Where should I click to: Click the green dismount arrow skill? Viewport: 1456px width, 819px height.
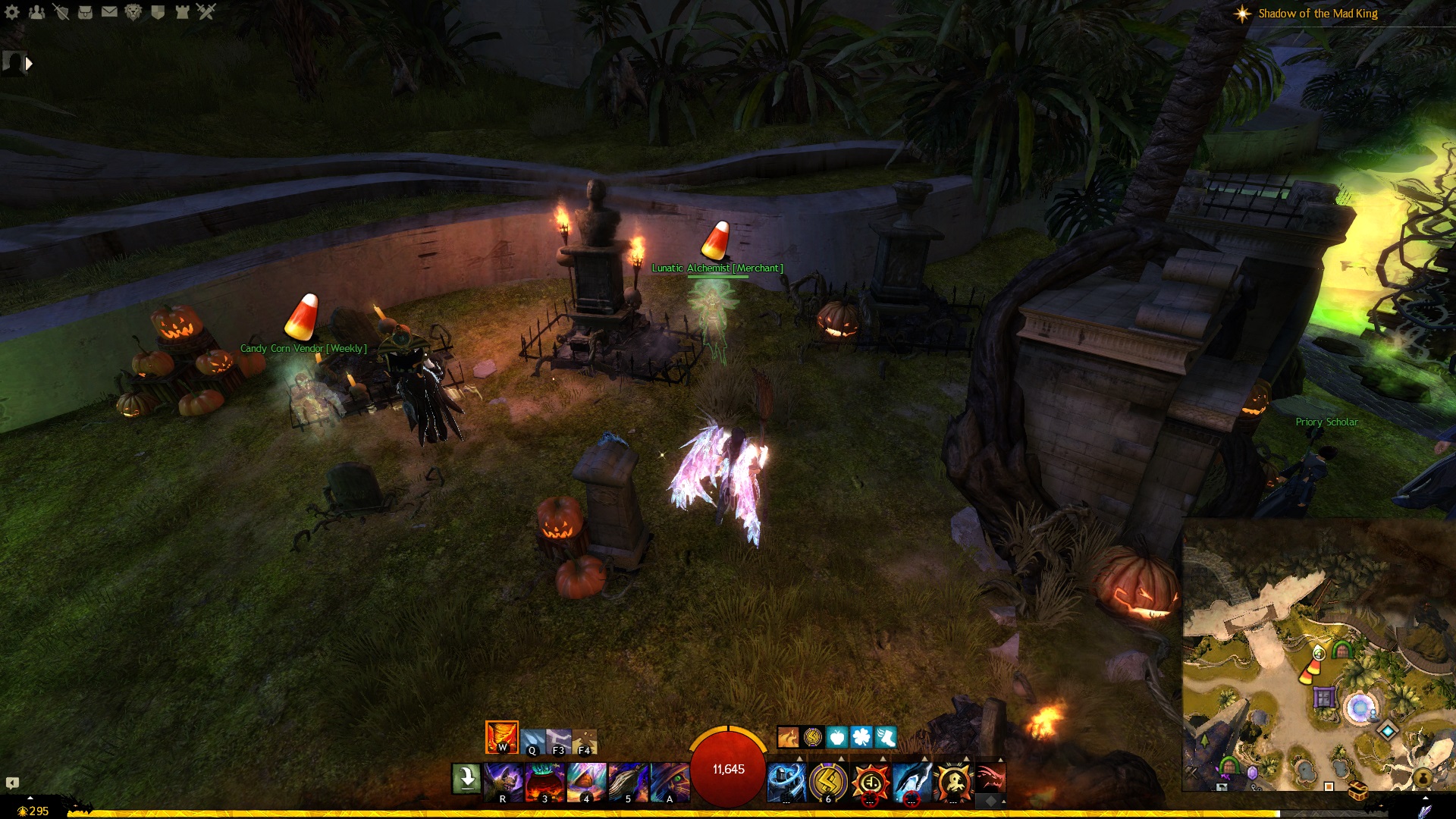coord(466,779)
